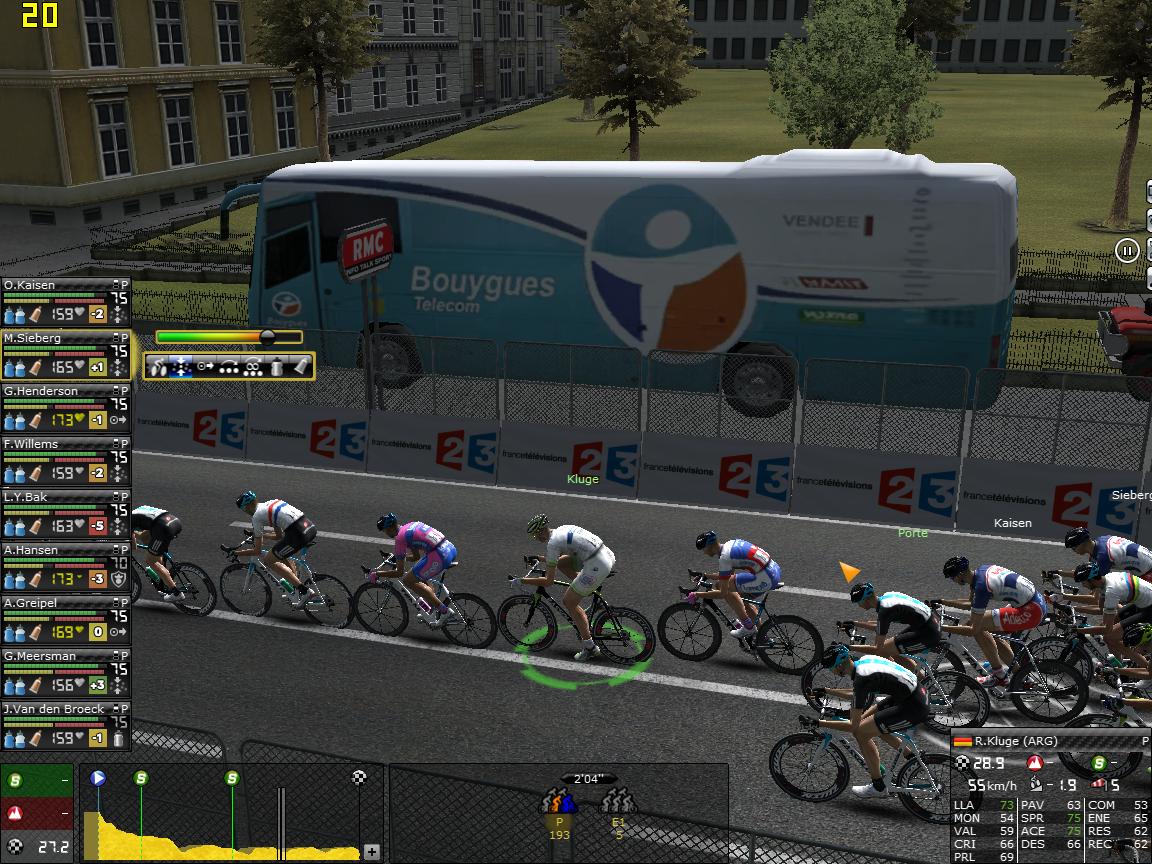1152x864 pixels.
Task: Select the E1 breakaway group icon
Action: tap(618, 802)
